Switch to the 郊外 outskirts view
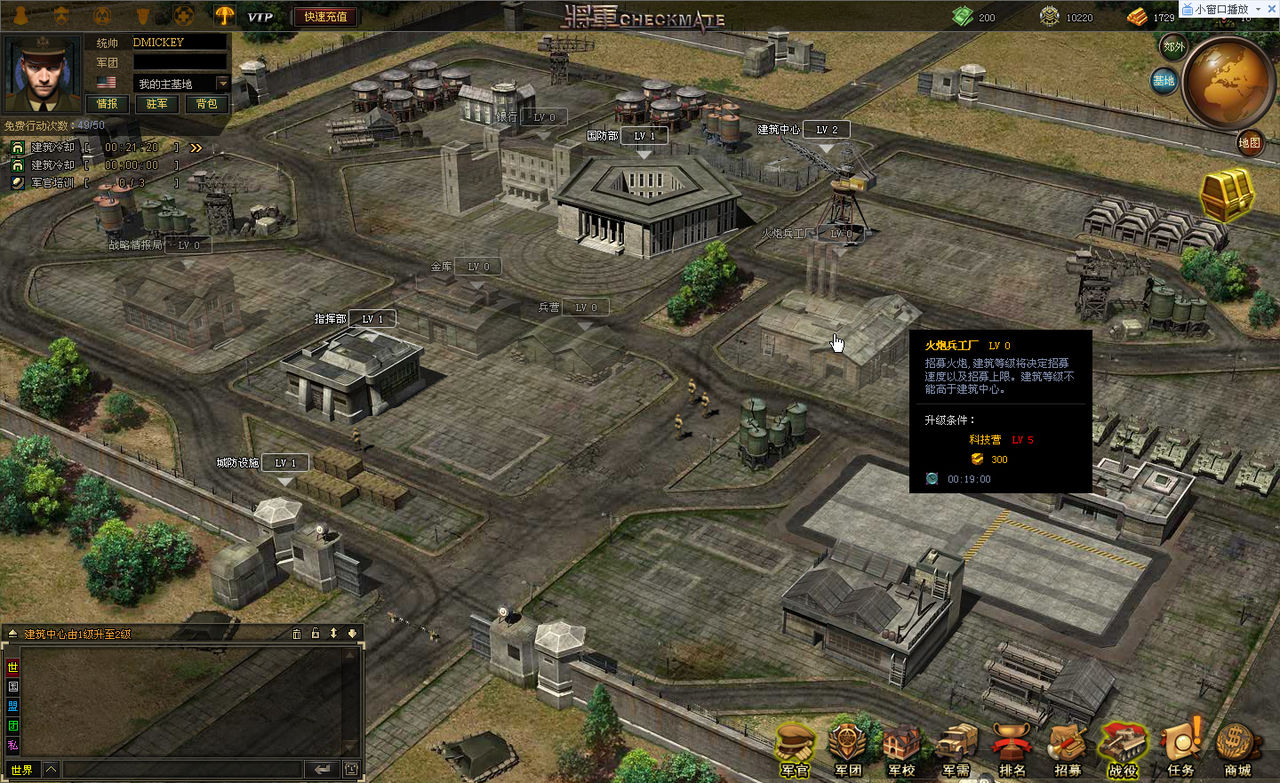Image resolution: width=1280 pixels, height=783 pixels. click(1173, 46)
